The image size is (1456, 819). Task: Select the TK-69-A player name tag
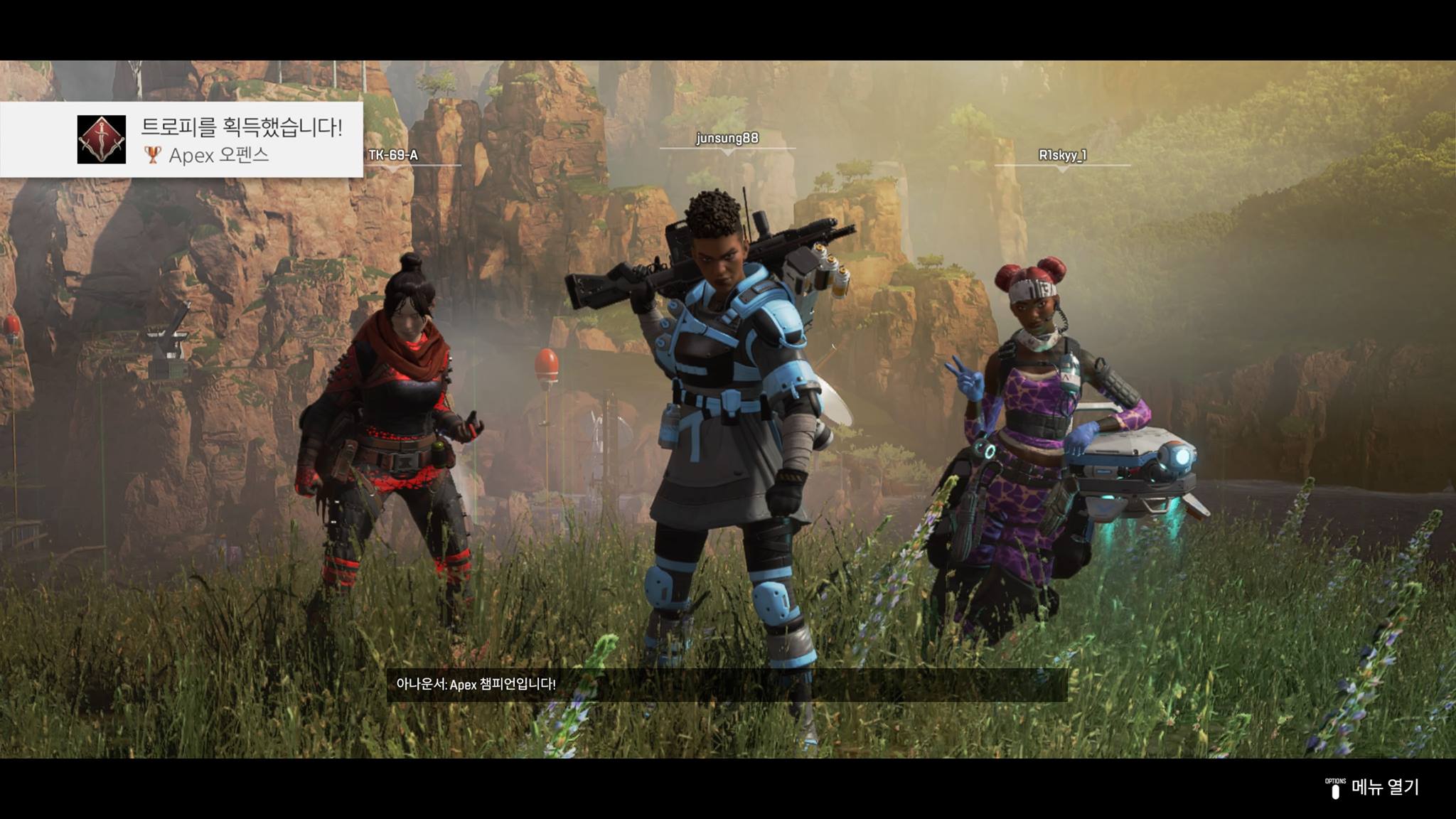[393, 155]
